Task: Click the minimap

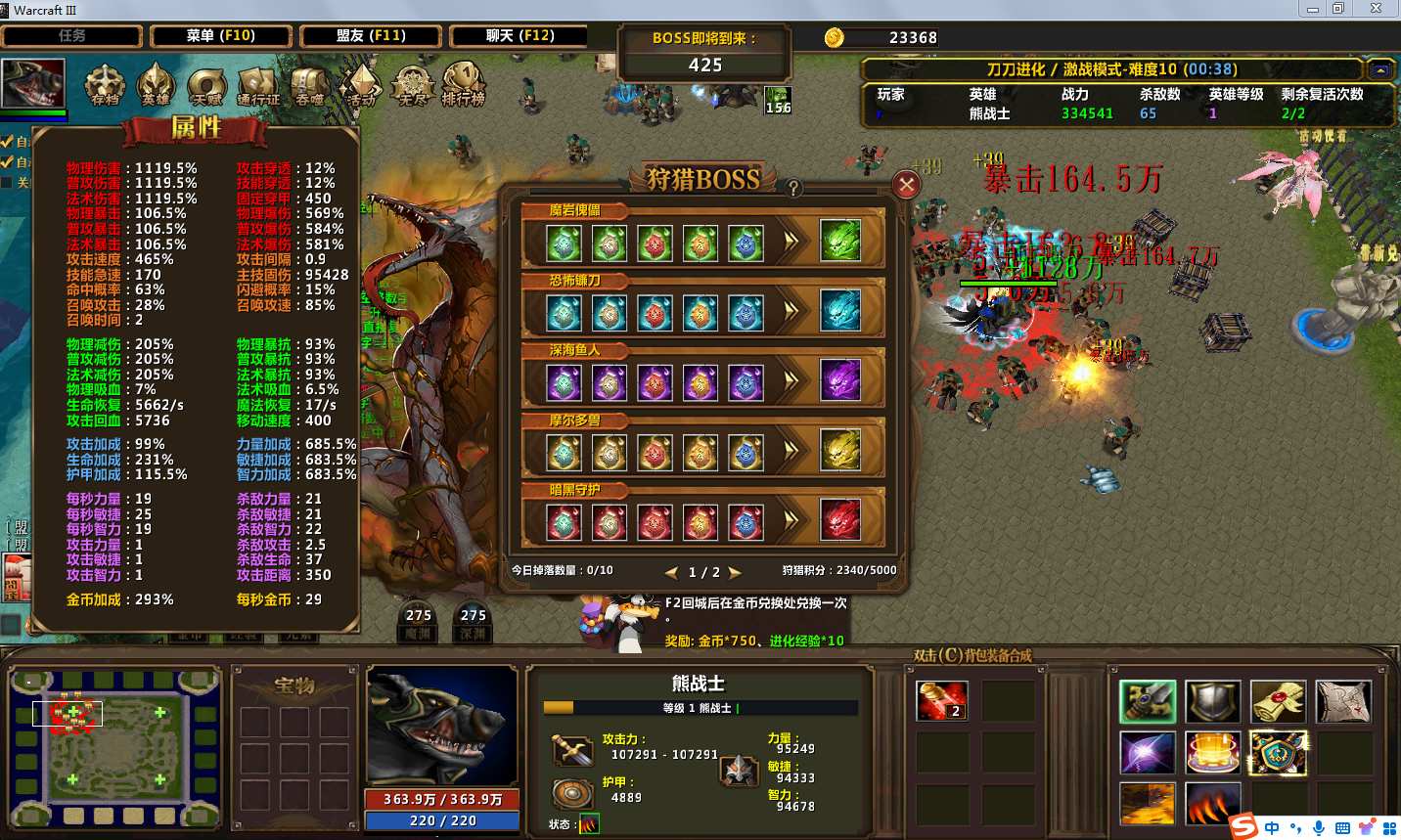Action: pyautogui.click(x=115, y=747)
